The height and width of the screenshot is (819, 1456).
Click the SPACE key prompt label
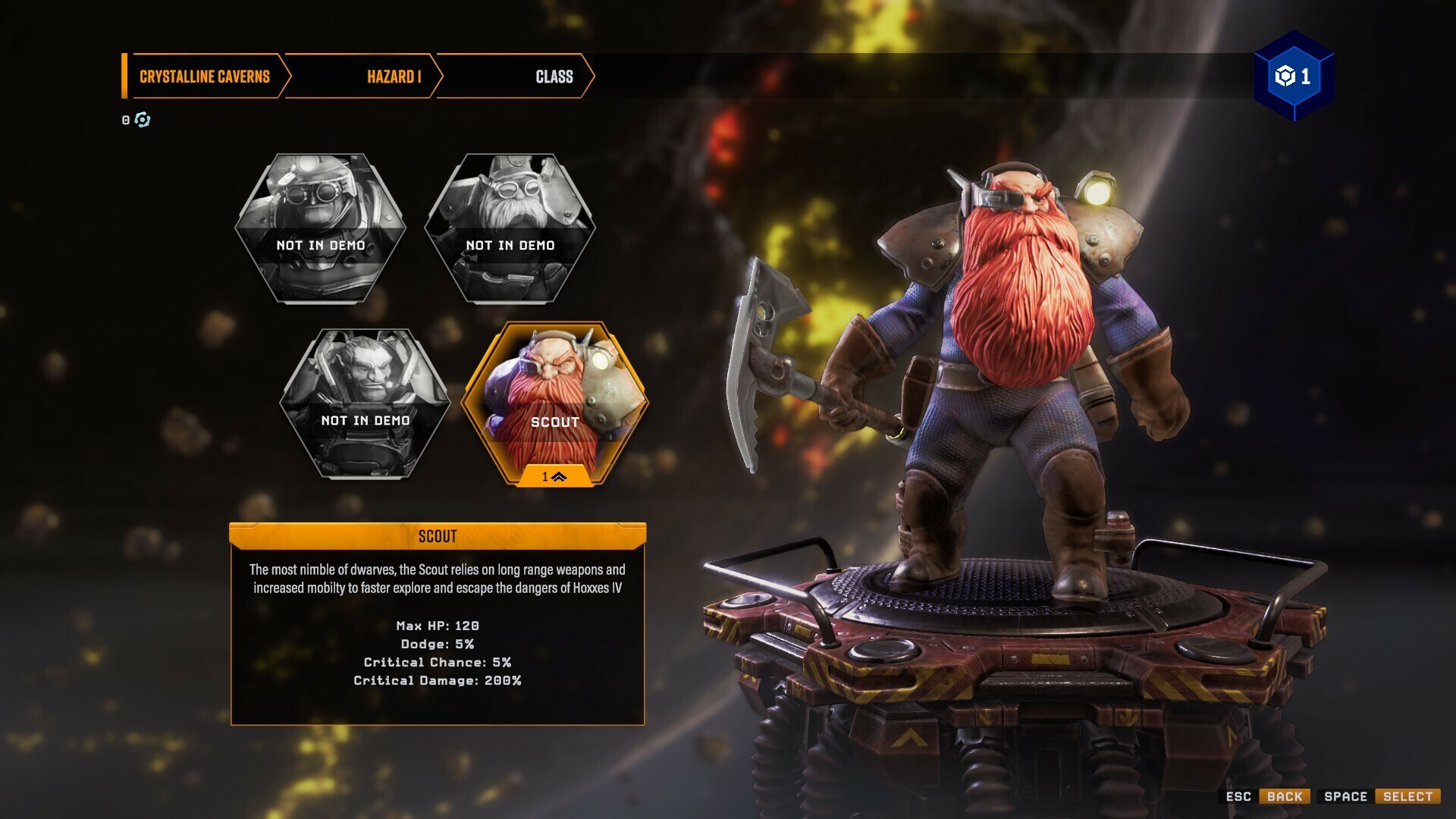[1345, 797]
